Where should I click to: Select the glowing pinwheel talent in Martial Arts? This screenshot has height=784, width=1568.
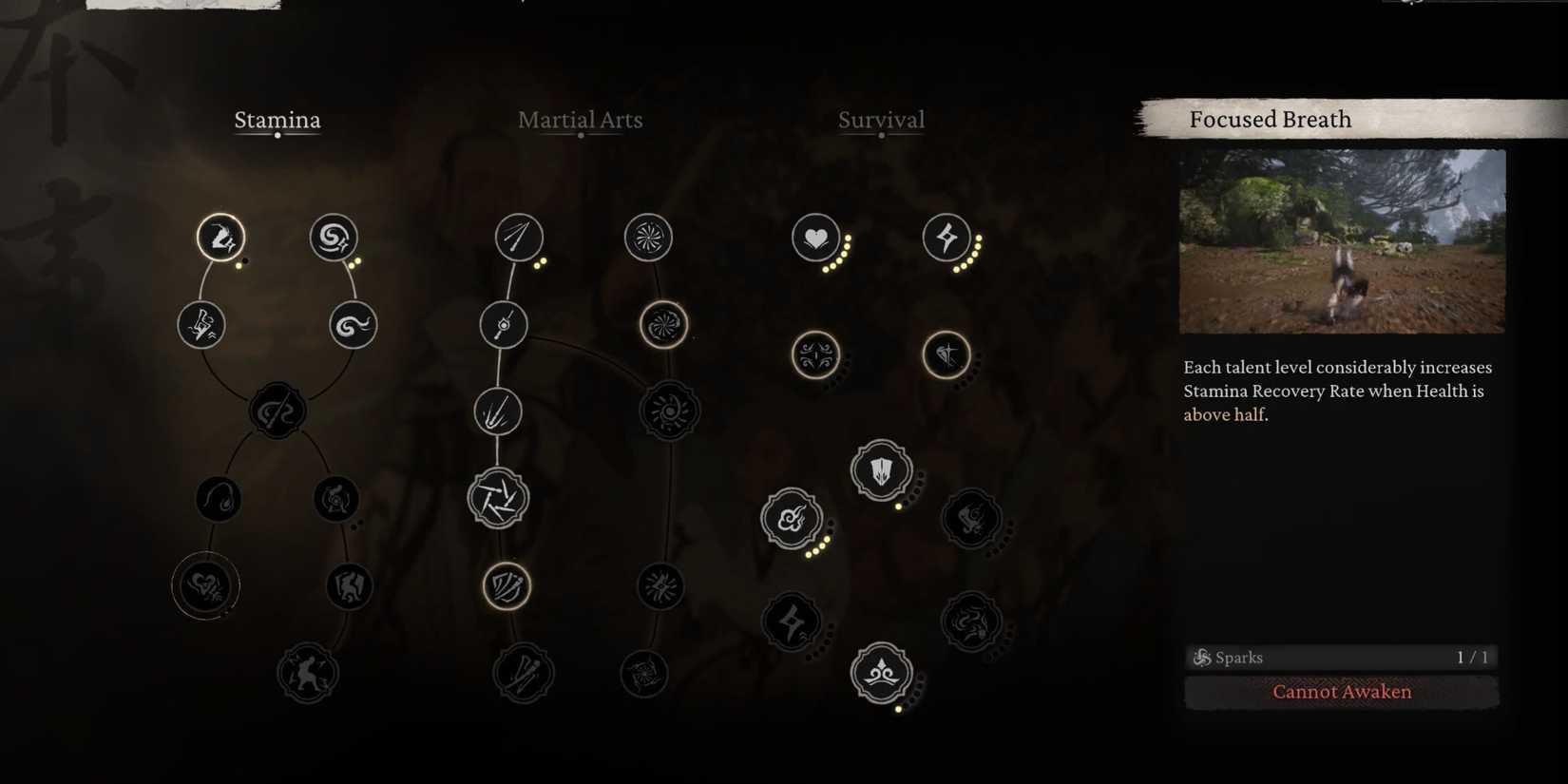tap(663, 324)
